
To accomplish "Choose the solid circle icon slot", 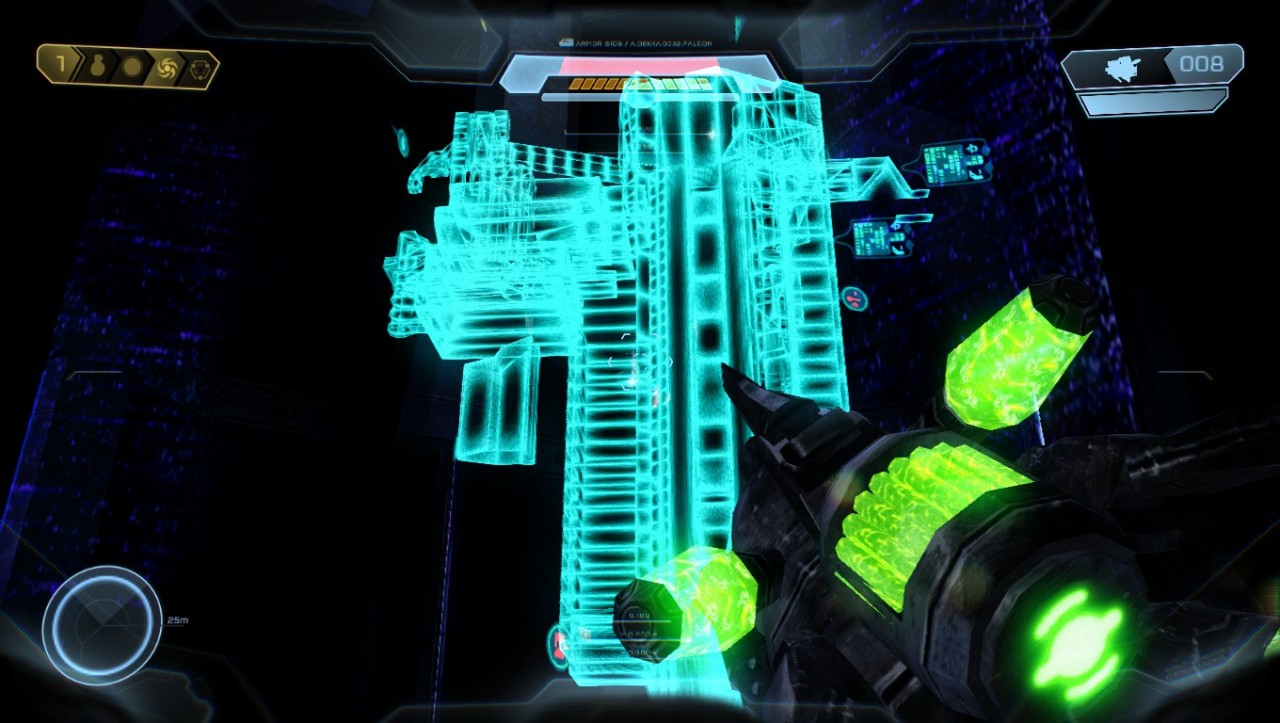I will [131, 68].
